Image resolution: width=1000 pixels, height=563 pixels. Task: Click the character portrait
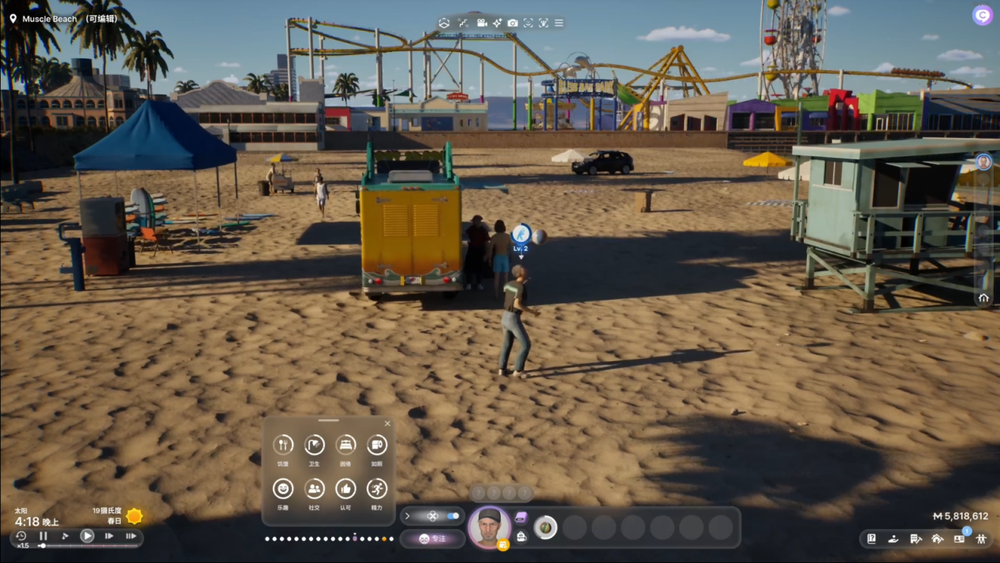click(489, 527)
